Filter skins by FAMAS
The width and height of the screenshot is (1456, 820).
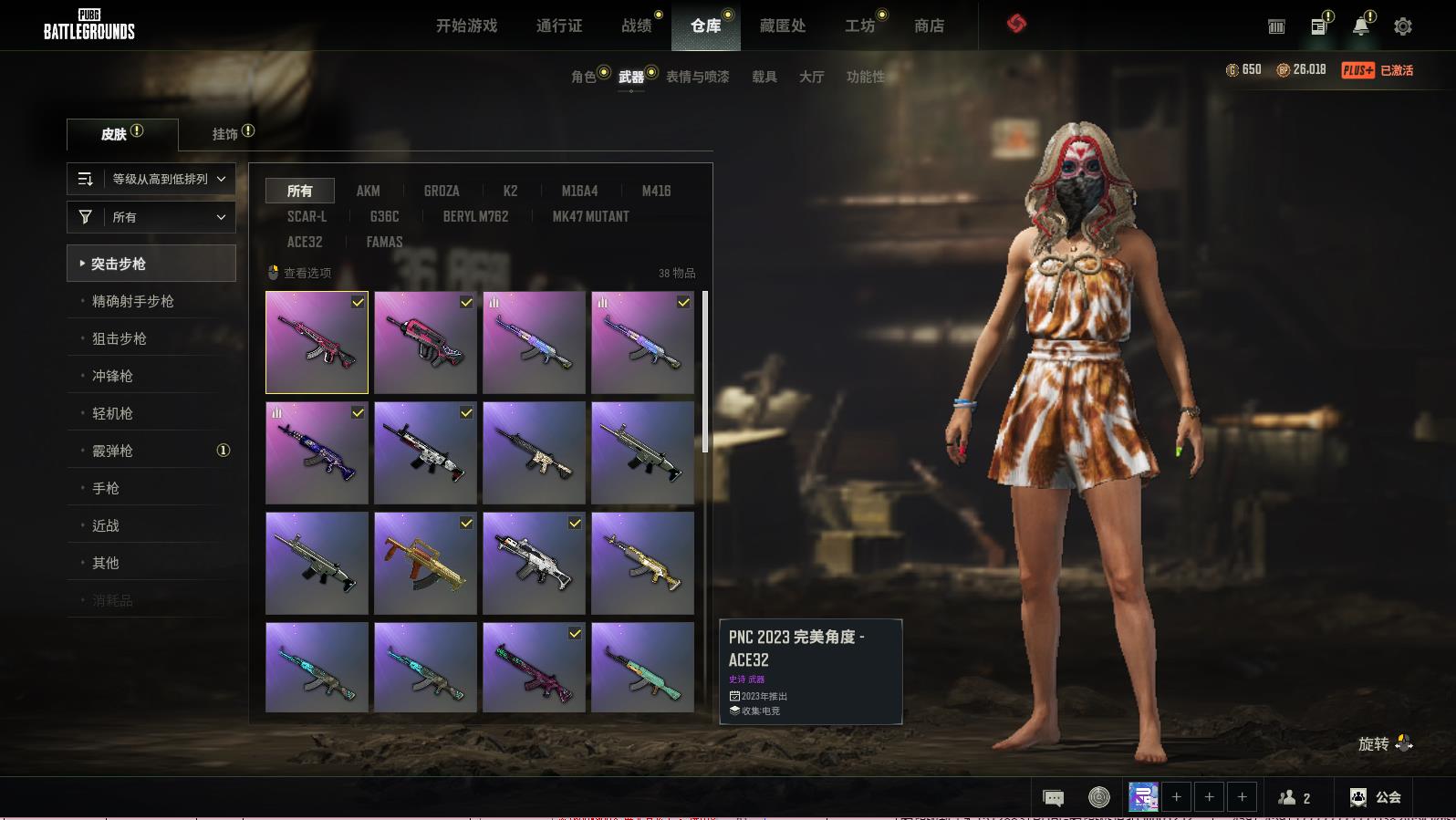pos(384,242)
